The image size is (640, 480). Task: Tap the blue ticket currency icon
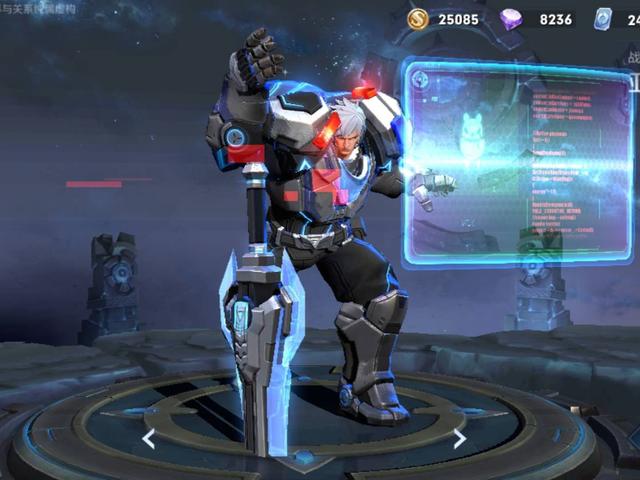click(602, 19)
